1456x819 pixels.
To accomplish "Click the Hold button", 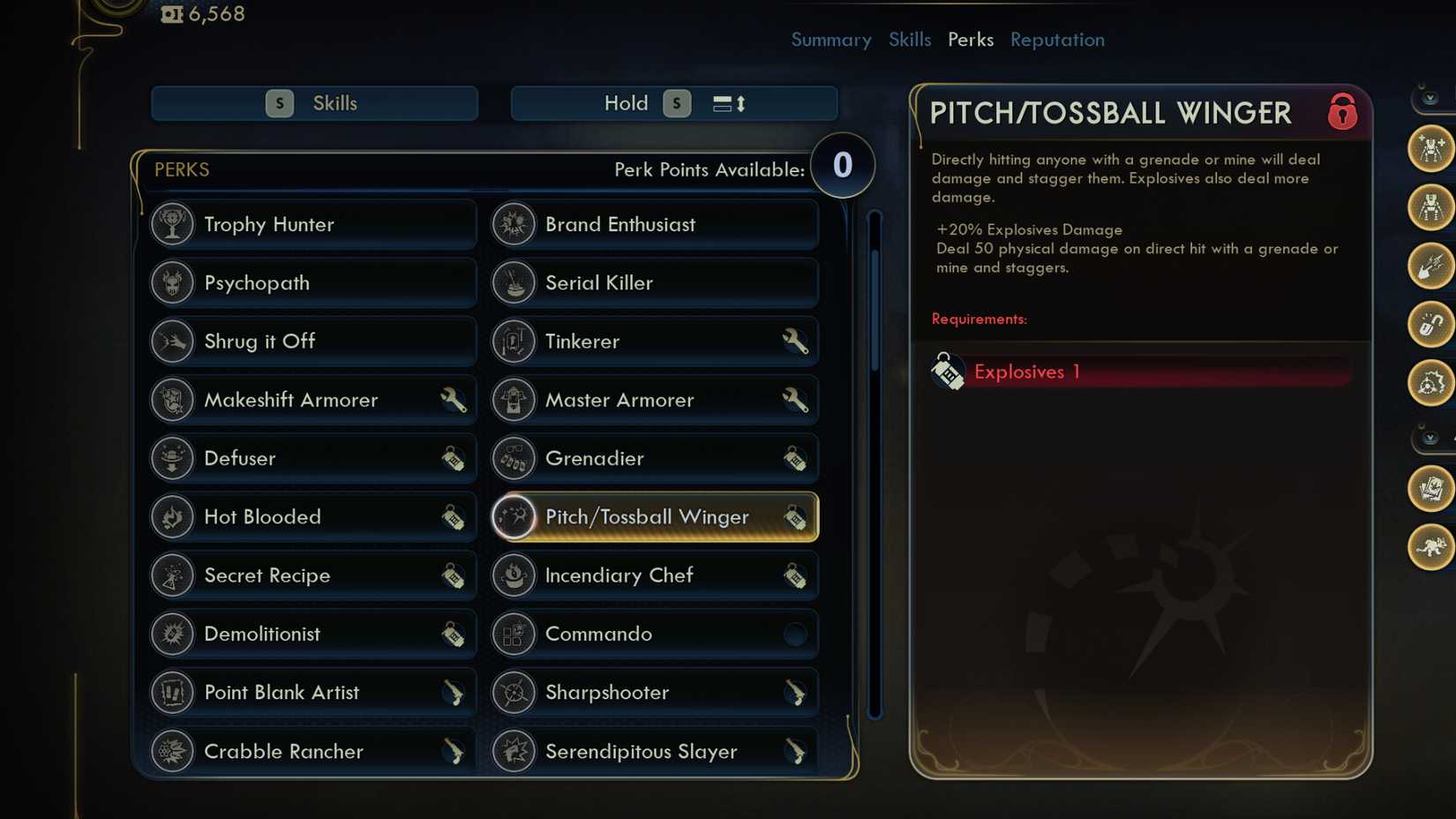I will (673, 103).
